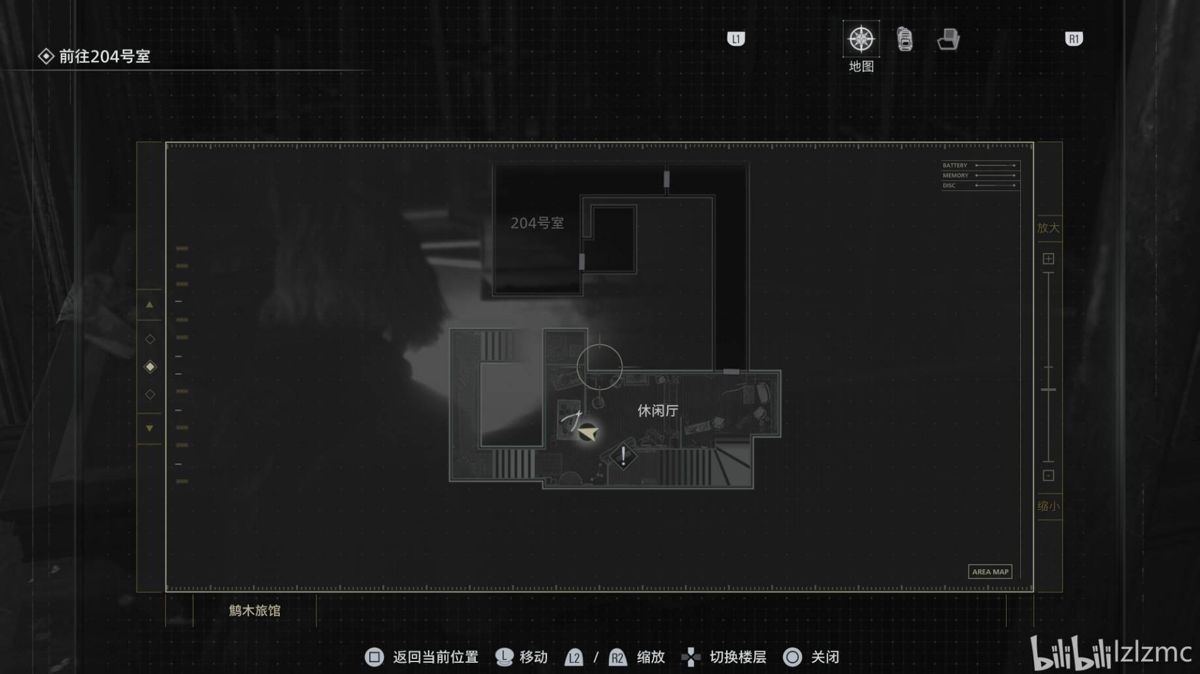Select the highlighted current floor diamond
Screen dimensions: 1200x674
(x=150, y=366)
